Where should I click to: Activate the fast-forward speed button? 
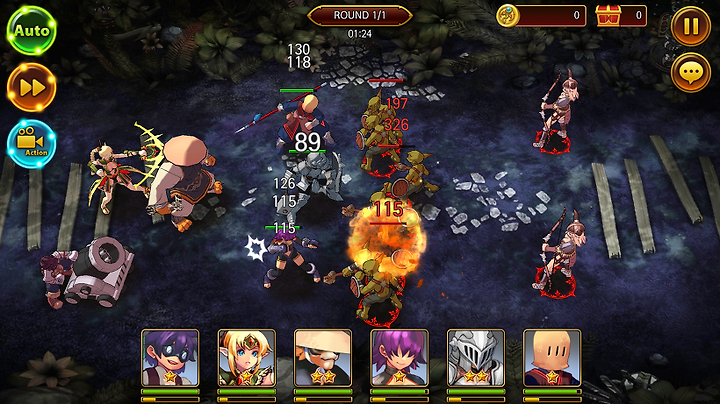(x=31, y=88)
